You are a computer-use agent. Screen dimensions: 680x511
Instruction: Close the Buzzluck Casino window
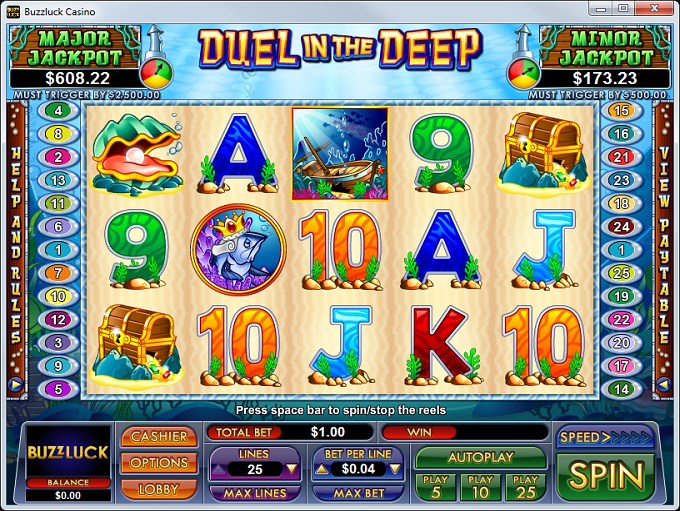pos(656,8)
